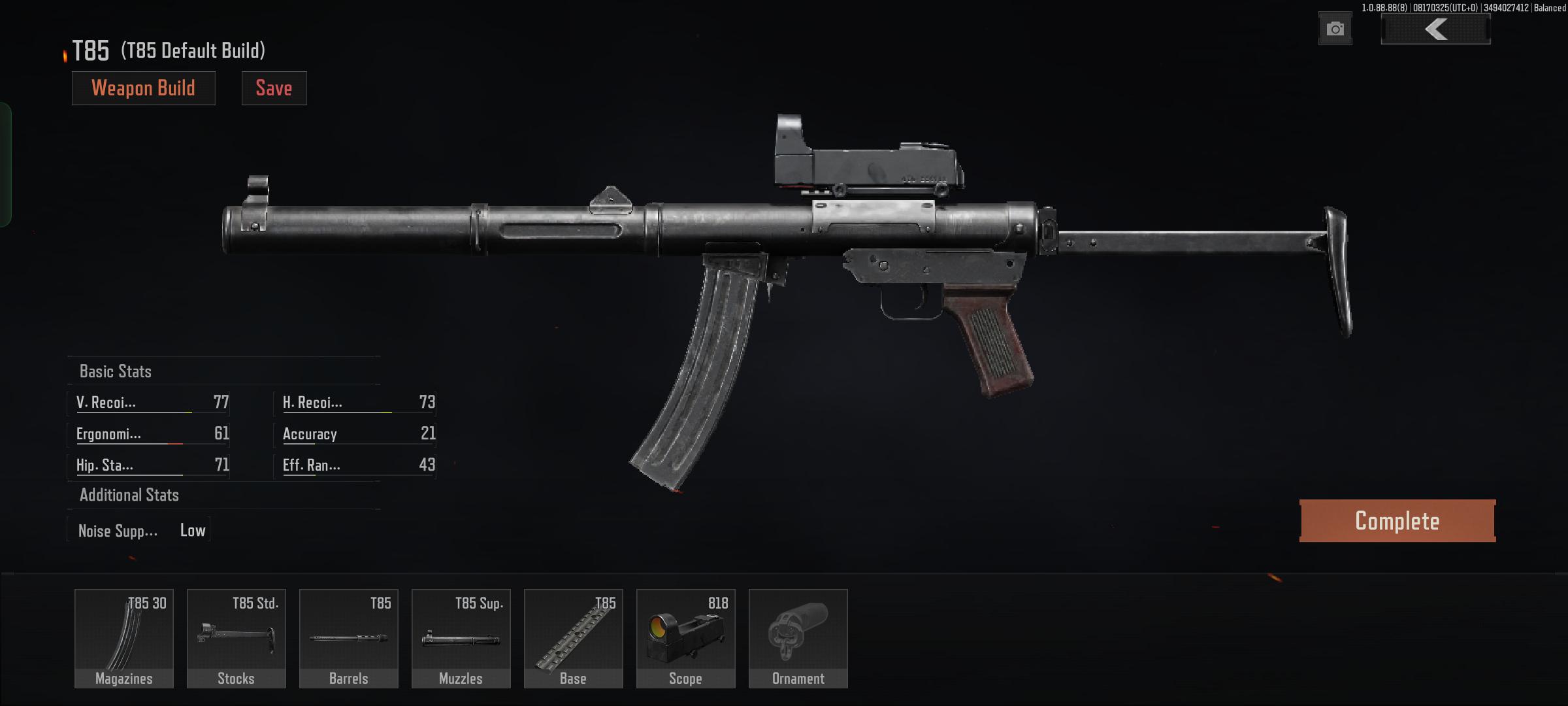Check the Accuracy stat showing 21

click(356, 433)
